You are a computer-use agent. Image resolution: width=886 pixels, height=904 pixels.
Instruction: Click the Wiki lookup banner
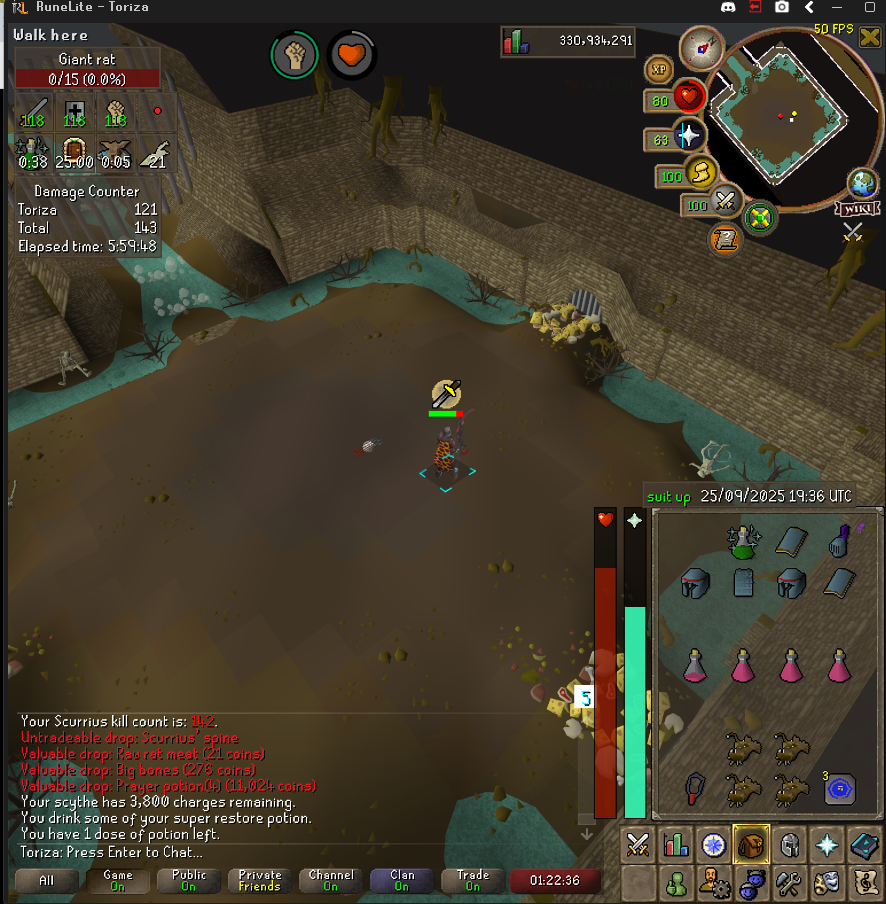point(859,208)
